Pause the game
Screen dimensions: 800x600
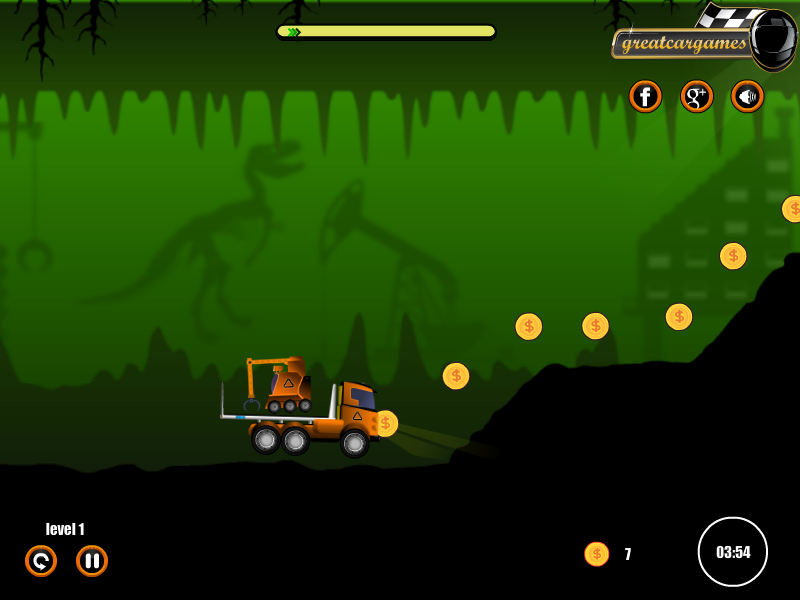click(x=92, y=561)
